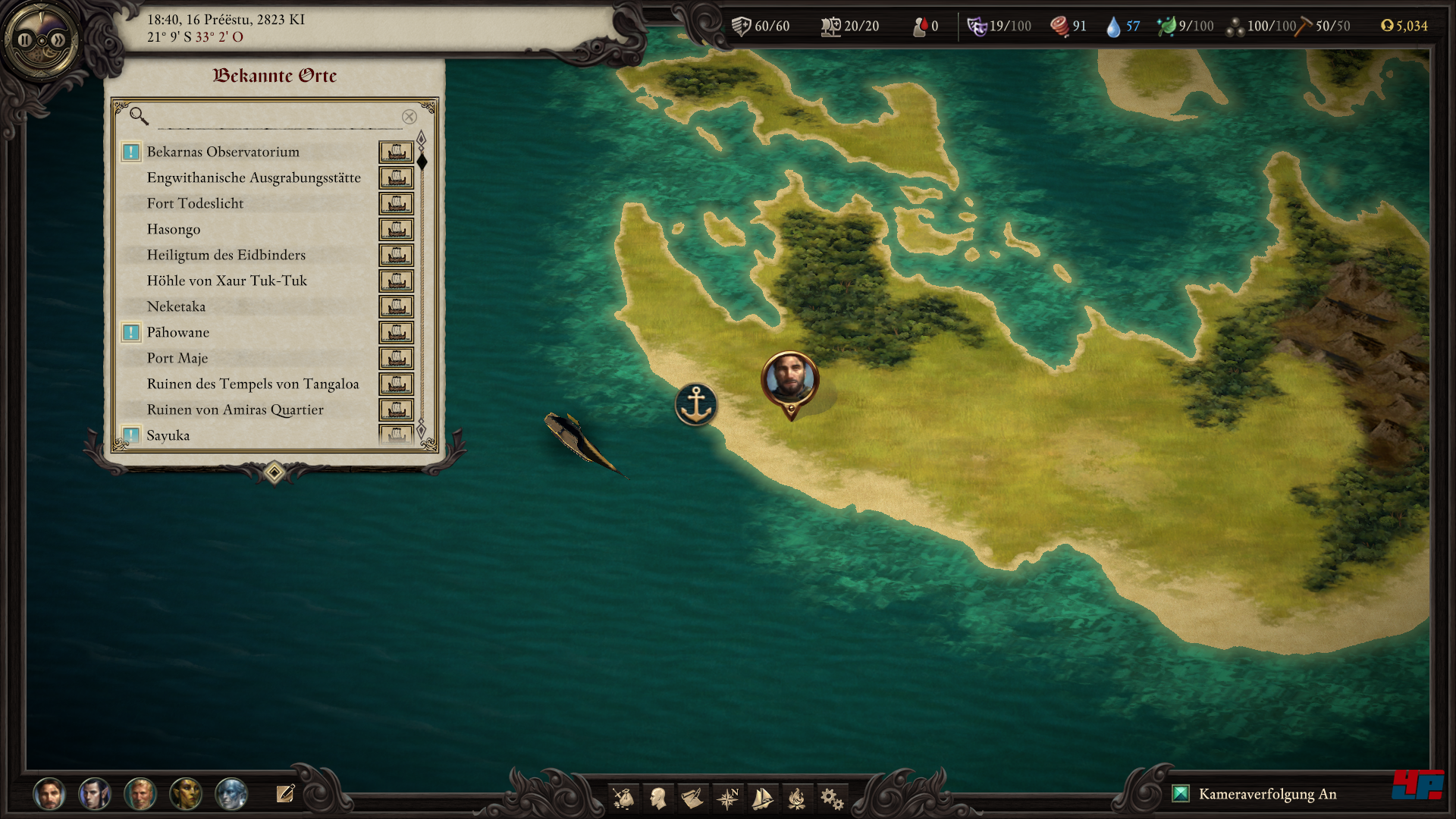
Task: Click the search field in Bekannte Orte
Action: [x=277, y=117]
